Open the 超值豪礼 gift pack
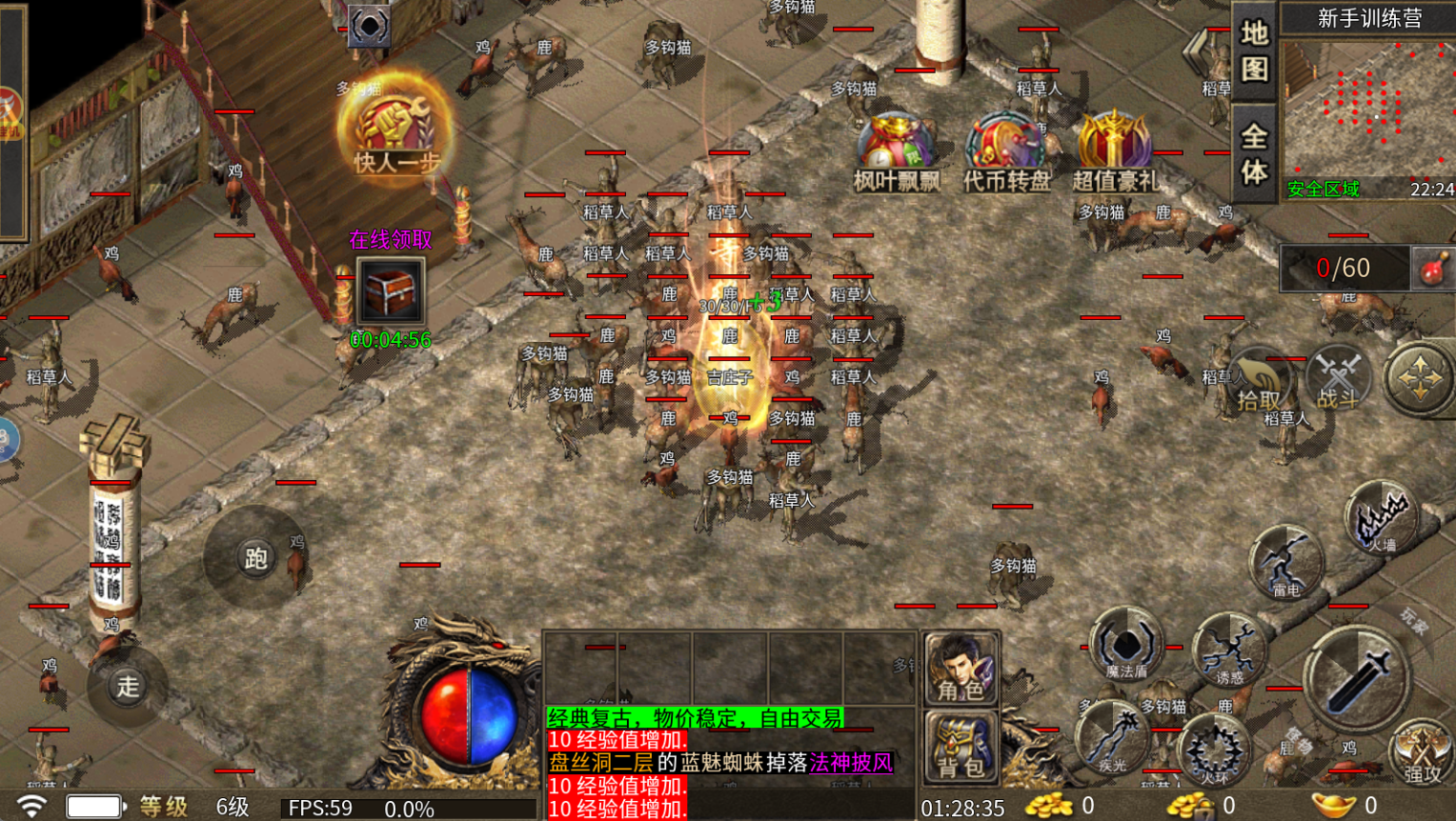Viewport: 1456px width, 821px height. (1114, 152)
